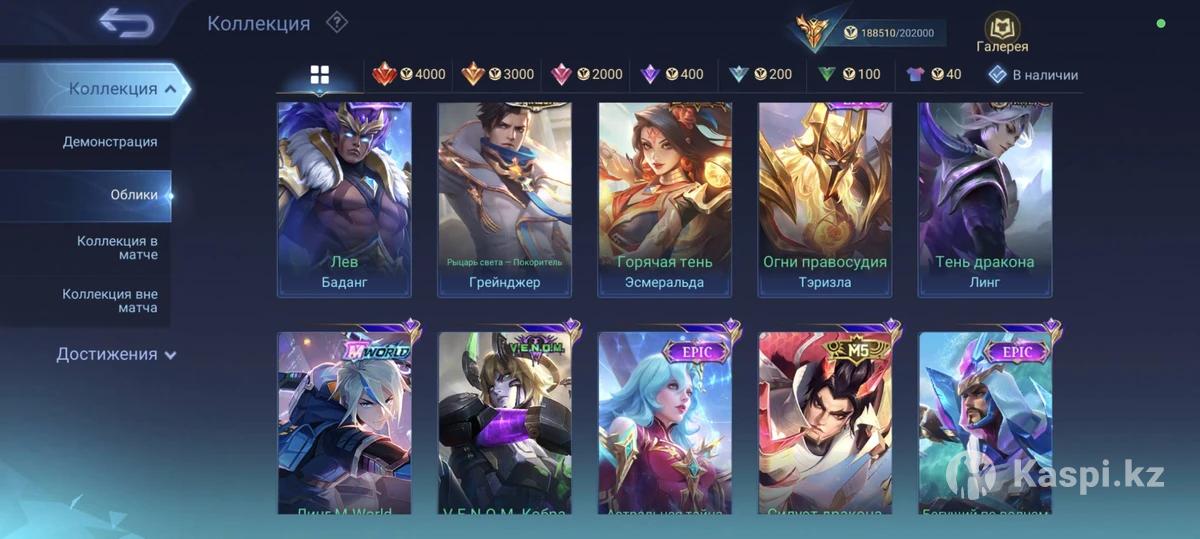This screenshot has height=539, width=1200.
Task: Show all skins with grid filter
Action: (320, 75)
